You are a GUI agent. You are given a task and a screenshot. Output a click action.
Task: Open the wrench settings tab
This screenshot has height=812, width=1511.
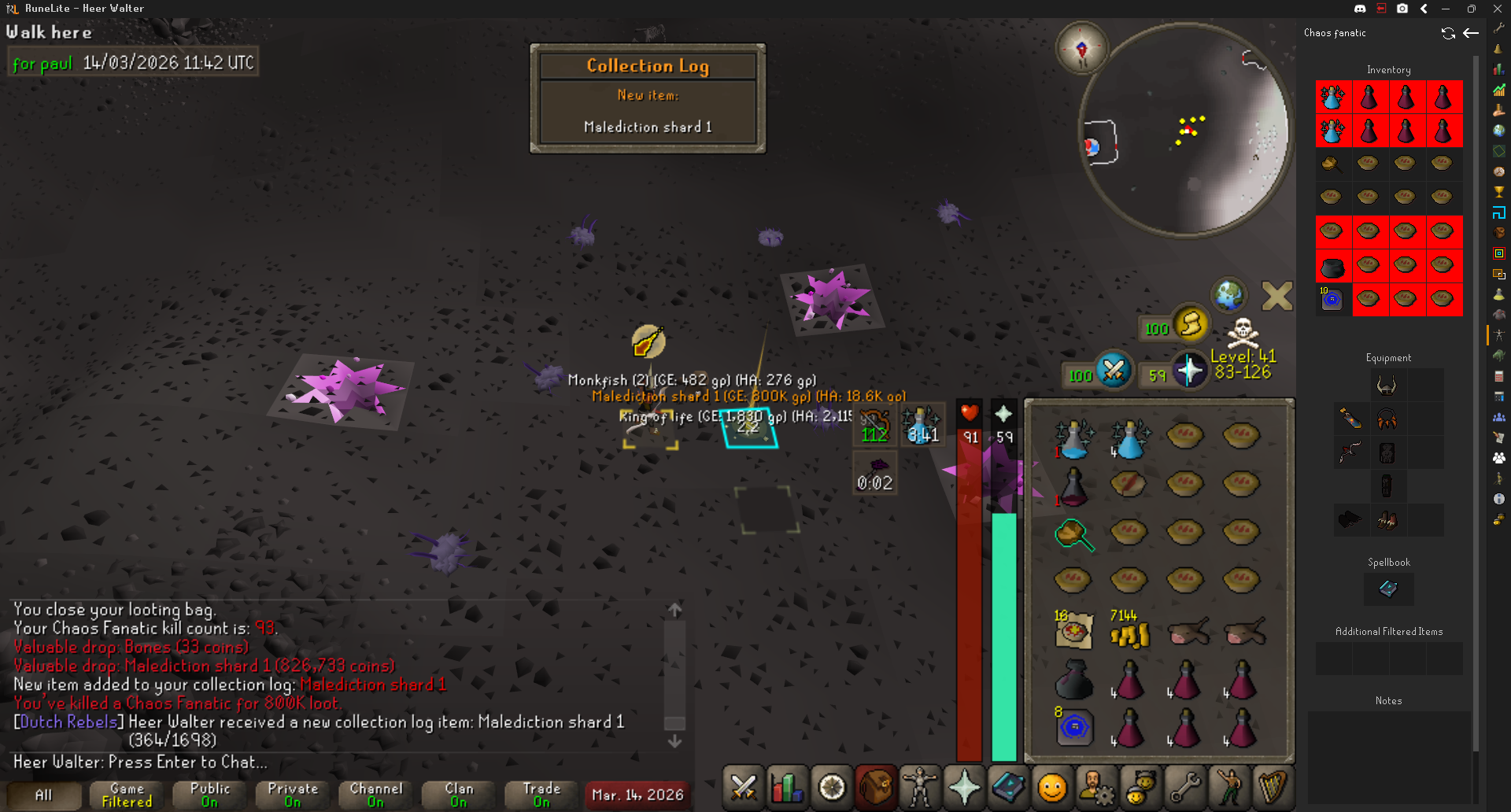pyautogui.click(x=1184, y=787)
